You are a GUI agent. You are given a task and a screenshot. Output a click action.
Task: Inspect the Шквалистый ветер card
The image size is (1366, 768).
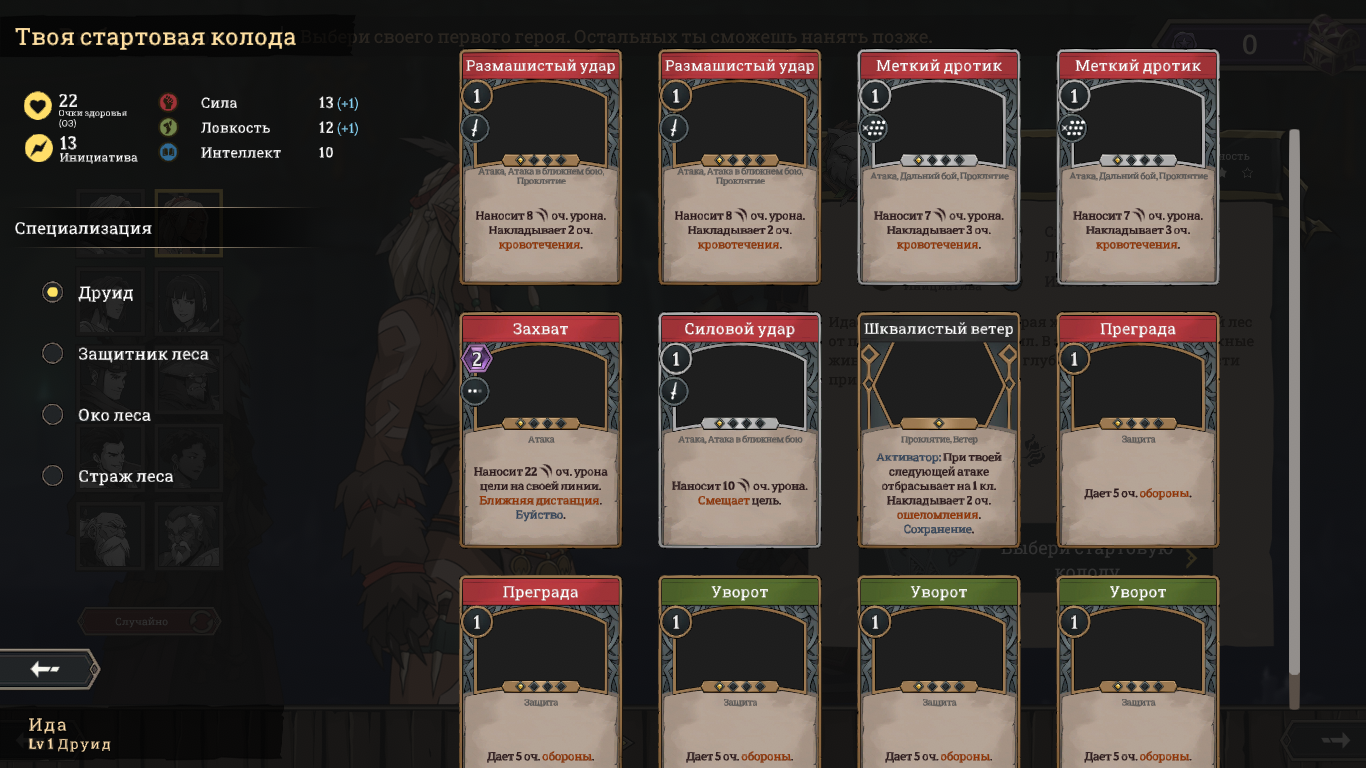click(x=938, y=430)
